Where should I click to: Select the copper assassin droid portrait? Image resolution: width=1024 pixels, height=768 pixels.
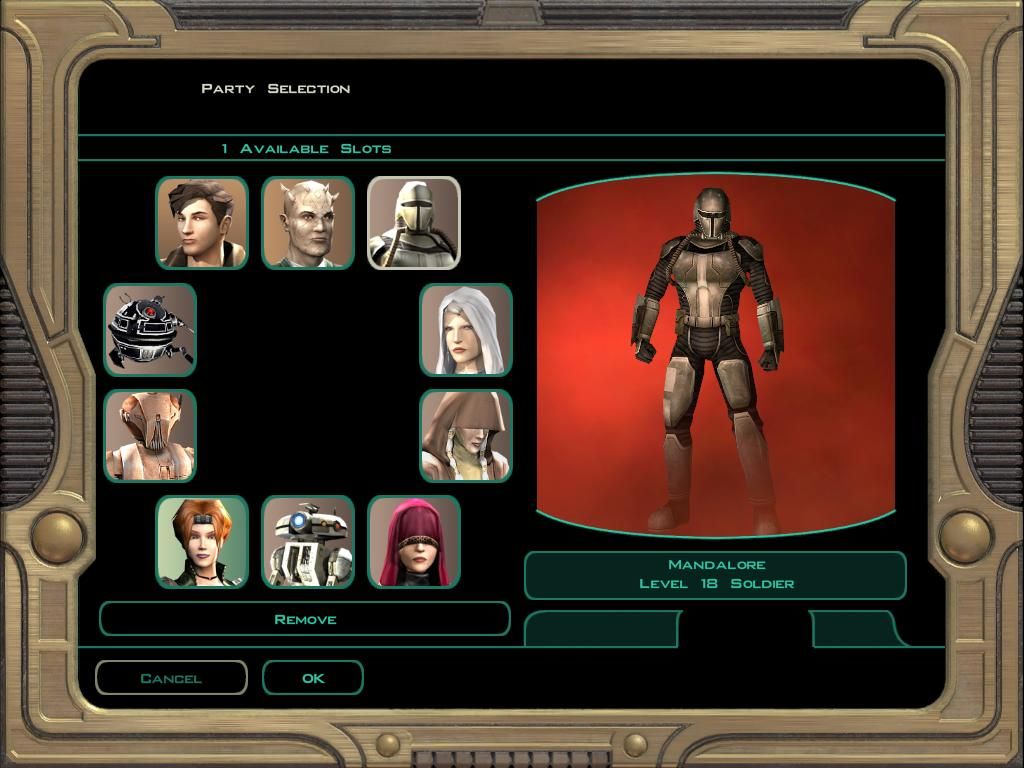(150, 436)
